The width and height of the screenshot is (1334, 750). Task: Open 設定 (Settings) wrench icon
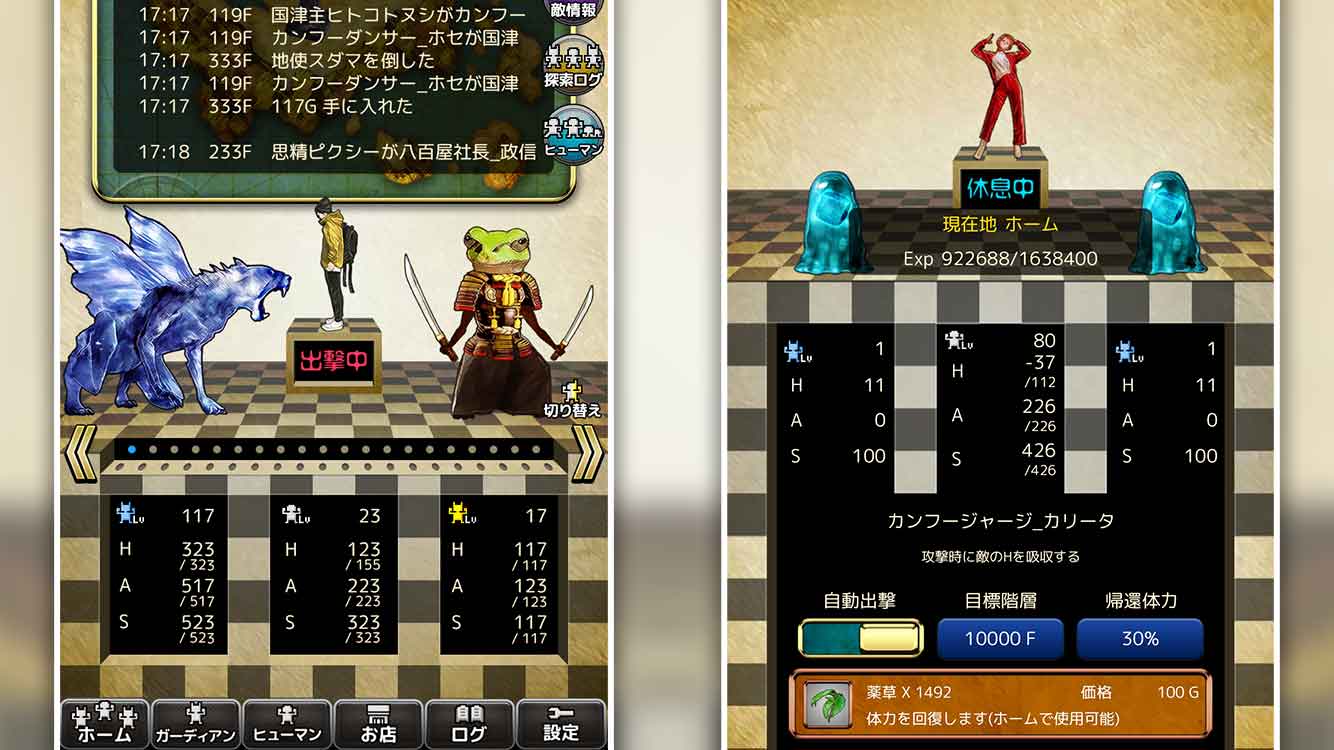coord(560,725)
